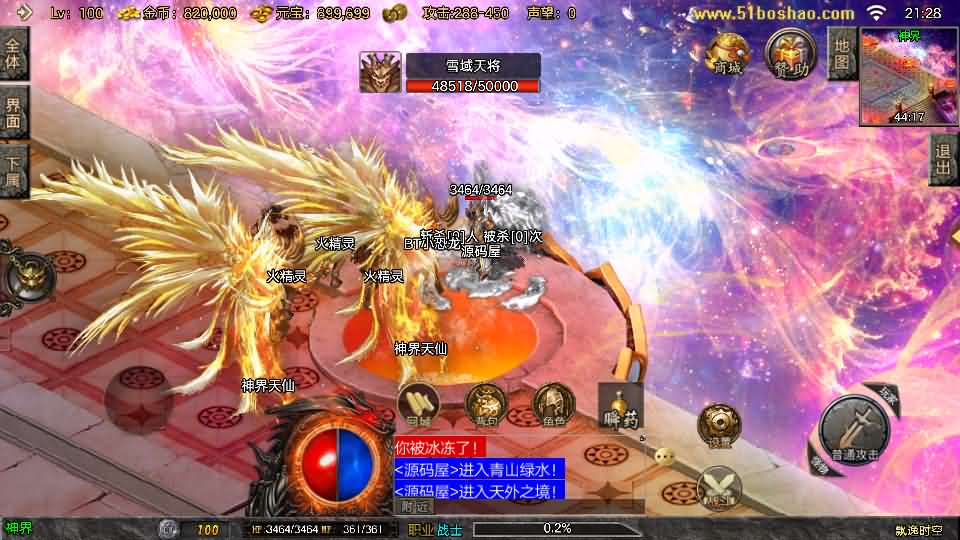960x540 pixels.
Task: Click the 神界 minimap
Action: click(x=907, y=77)
